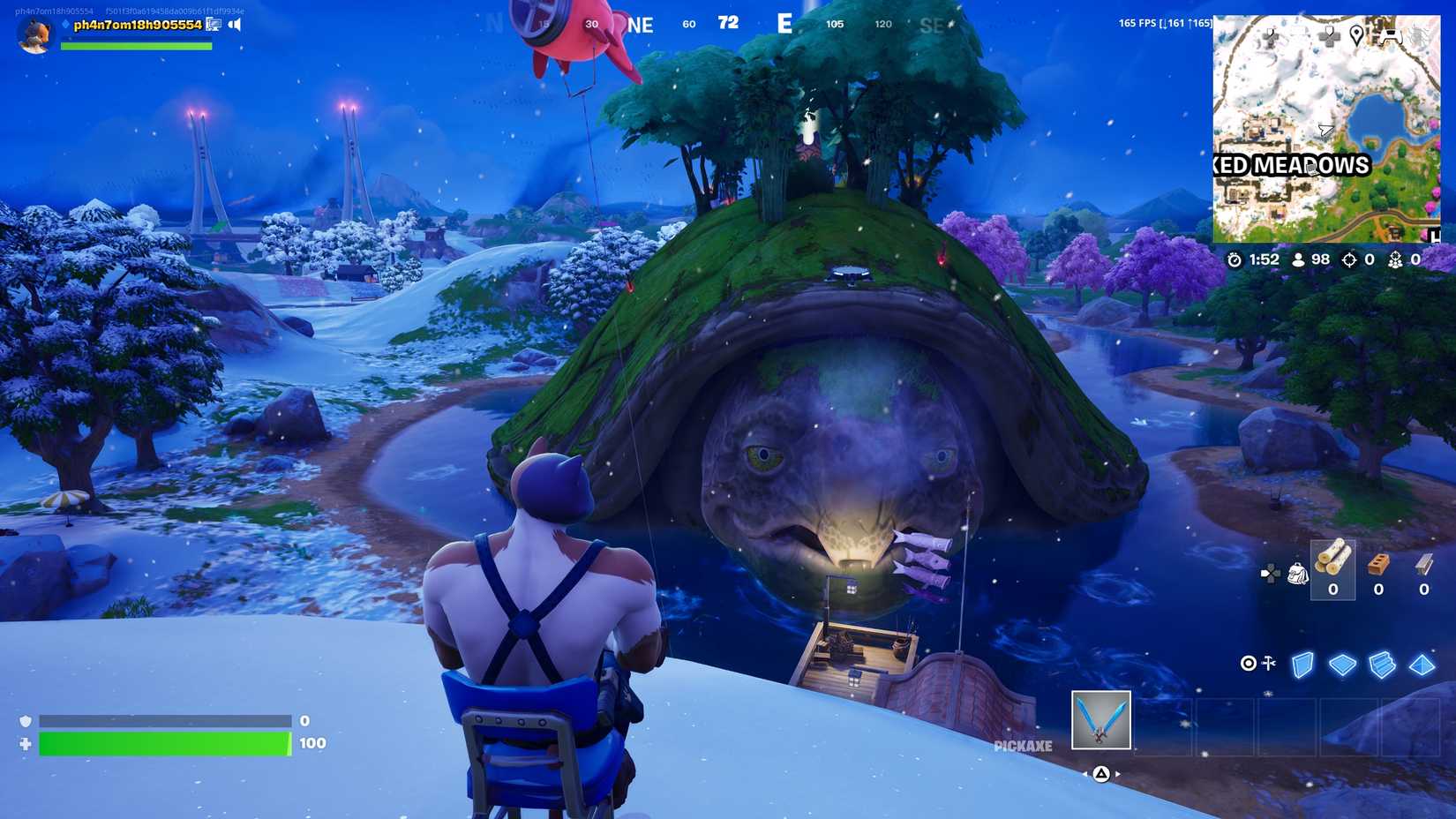Viewport: 1456px width, 819px height.
Task: Click the eliminations crosshair counter icon
Action: click(1348, 260)
